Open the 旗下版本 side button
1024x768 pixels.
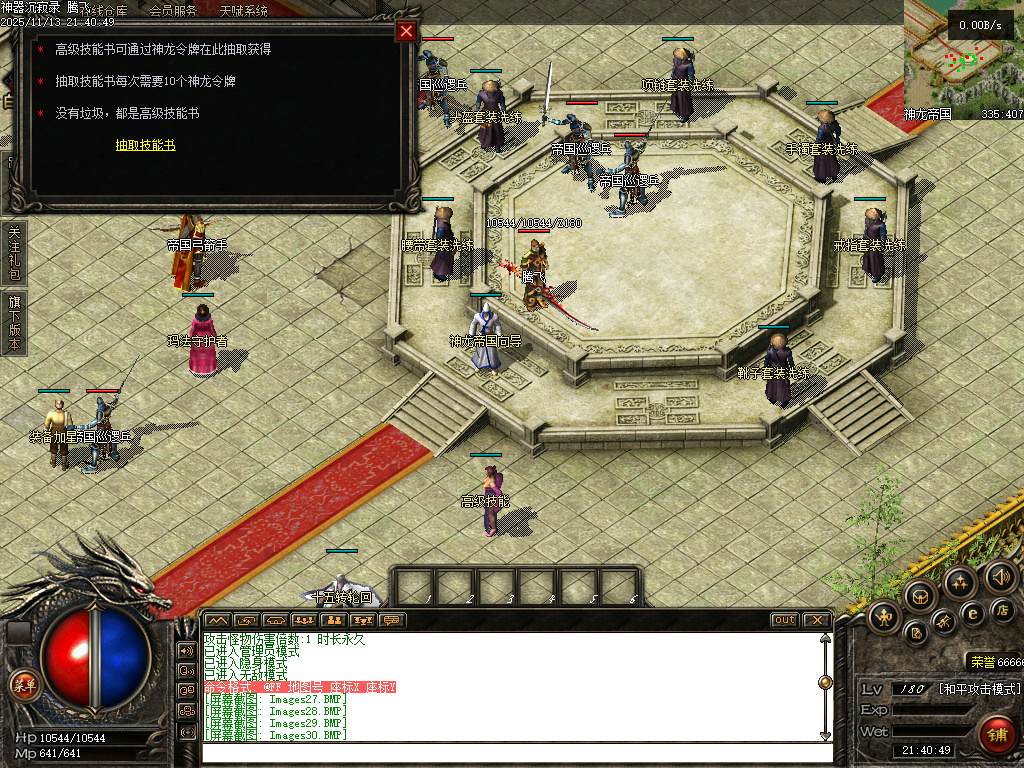click(14, 322)
